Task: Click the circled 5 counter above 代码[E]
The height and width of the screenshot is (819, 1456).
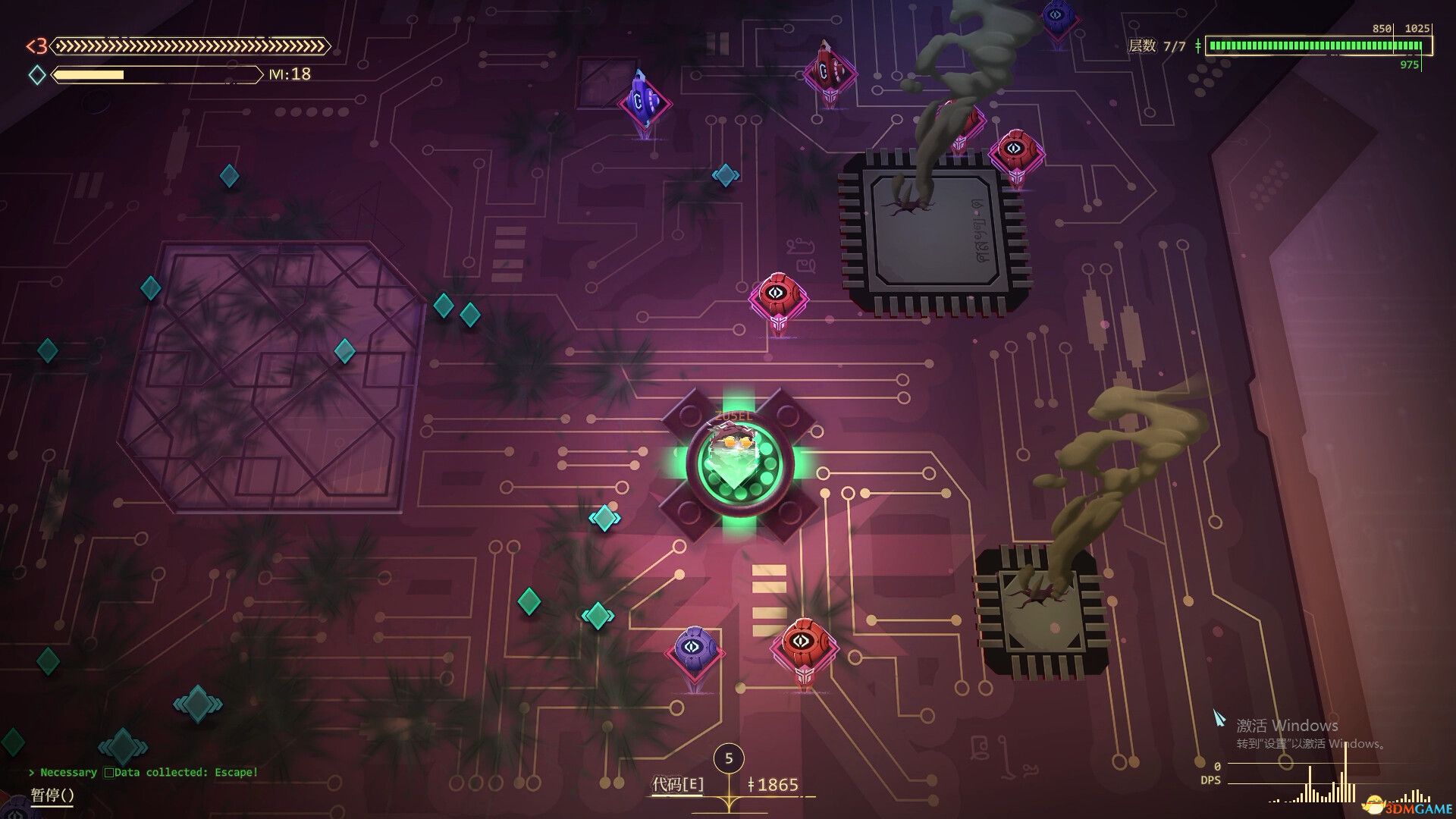Action: tap(730, 758)
